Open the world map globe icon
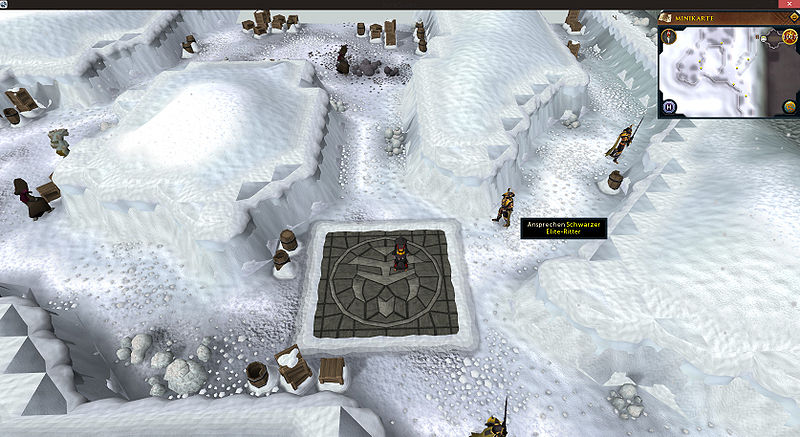 (x=788, y=106)
